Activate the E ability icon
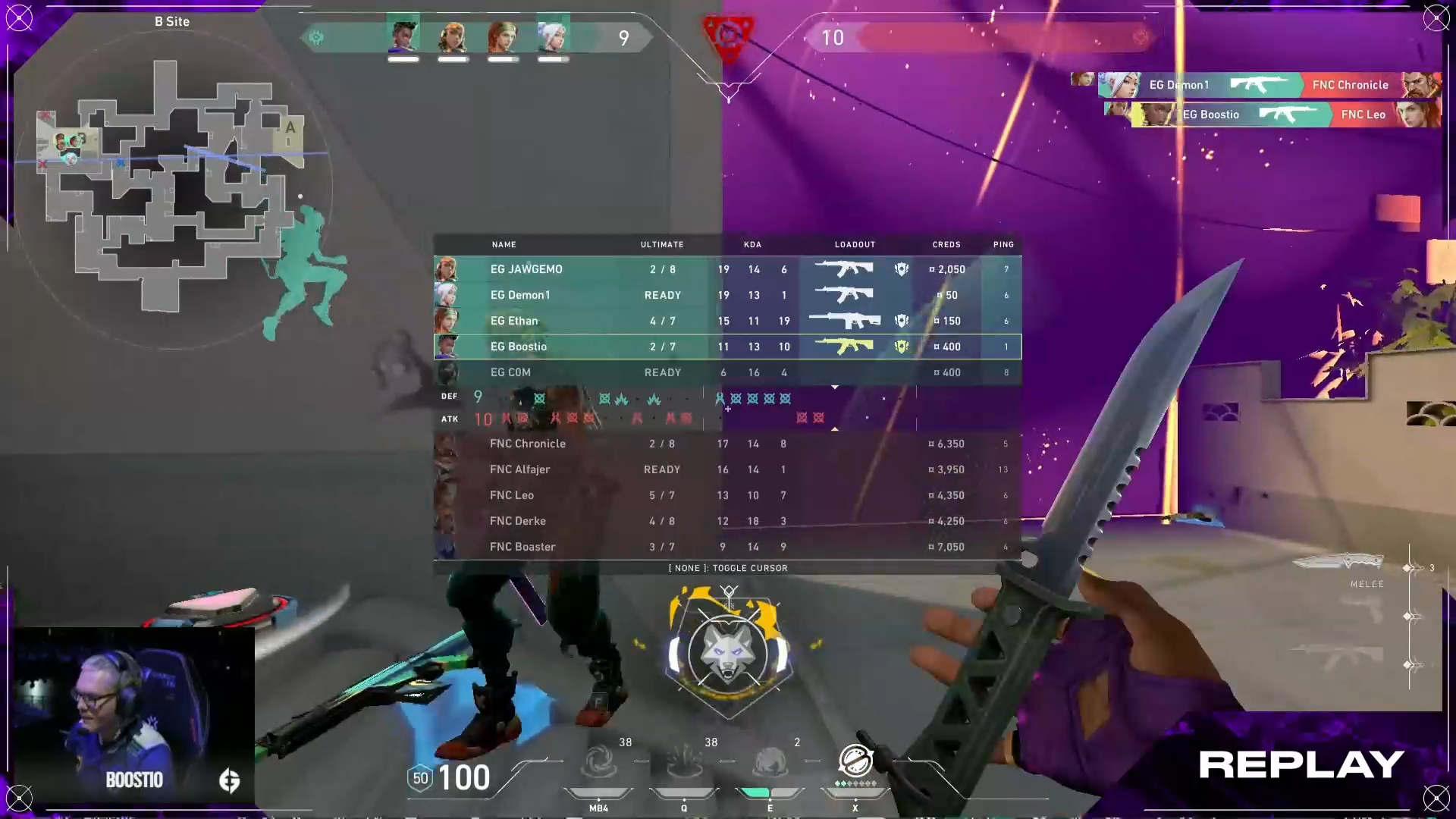 [x=770, y=762]
